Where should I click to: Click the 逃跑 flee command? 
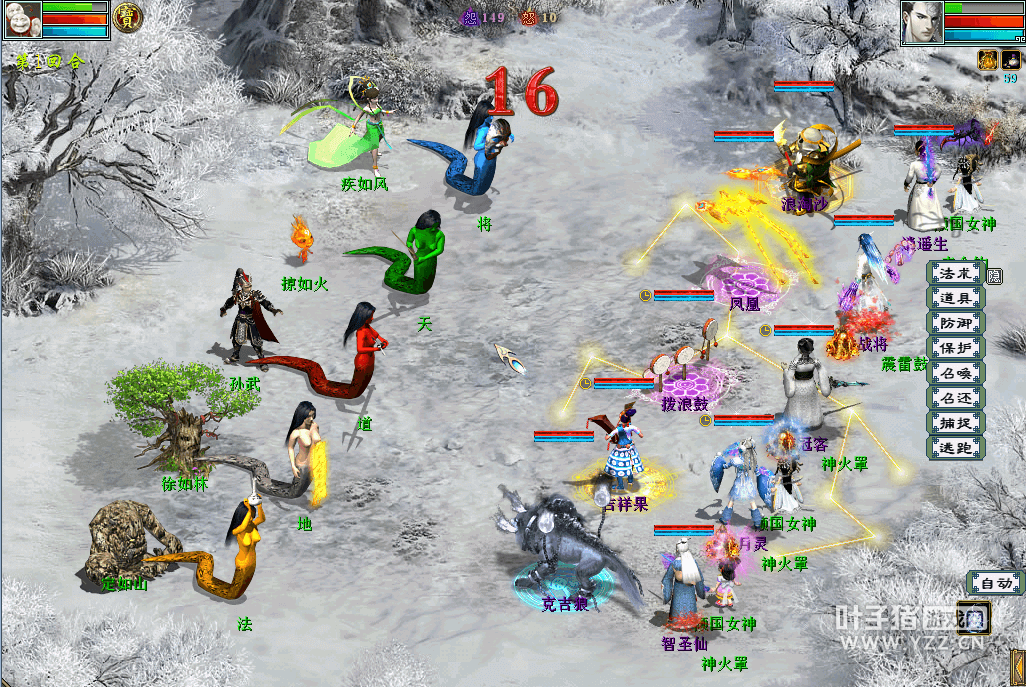[955, 448]
